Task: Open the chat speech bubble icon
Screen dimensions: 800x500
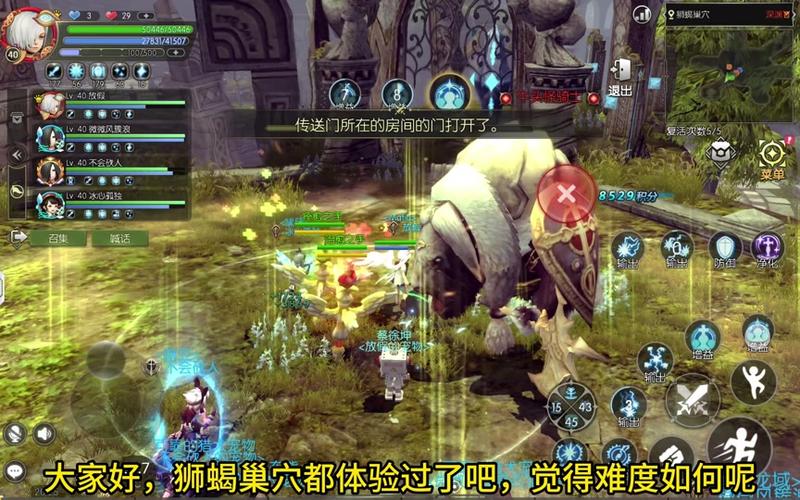Action: coord(14,469)
